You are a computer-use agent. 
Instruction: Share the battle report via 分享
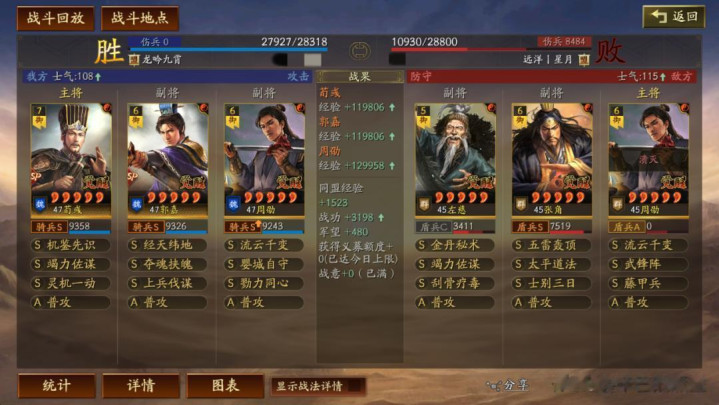(509, 385)
